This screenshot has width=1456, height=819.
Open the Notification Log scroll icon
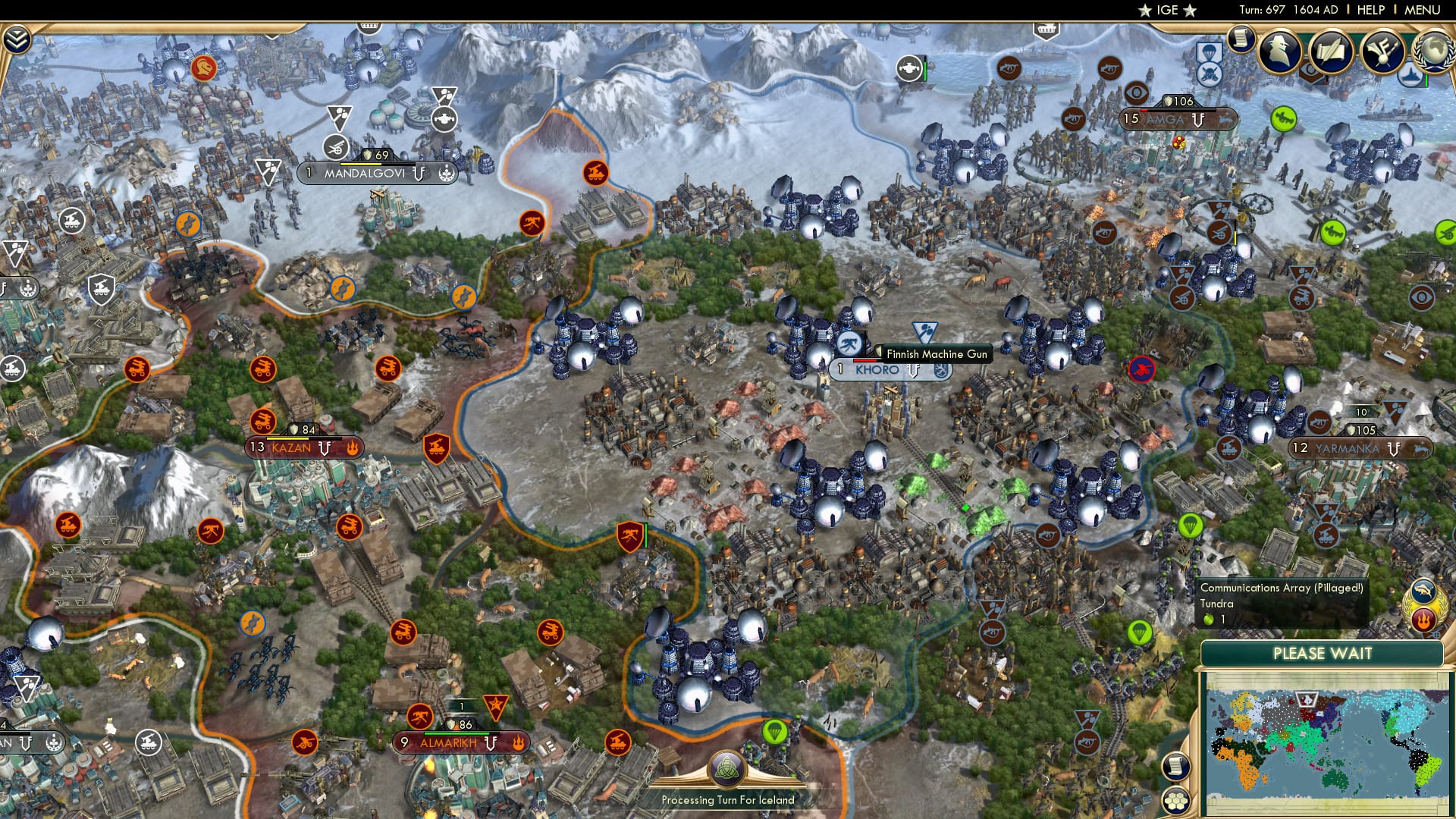(1241, 39)
